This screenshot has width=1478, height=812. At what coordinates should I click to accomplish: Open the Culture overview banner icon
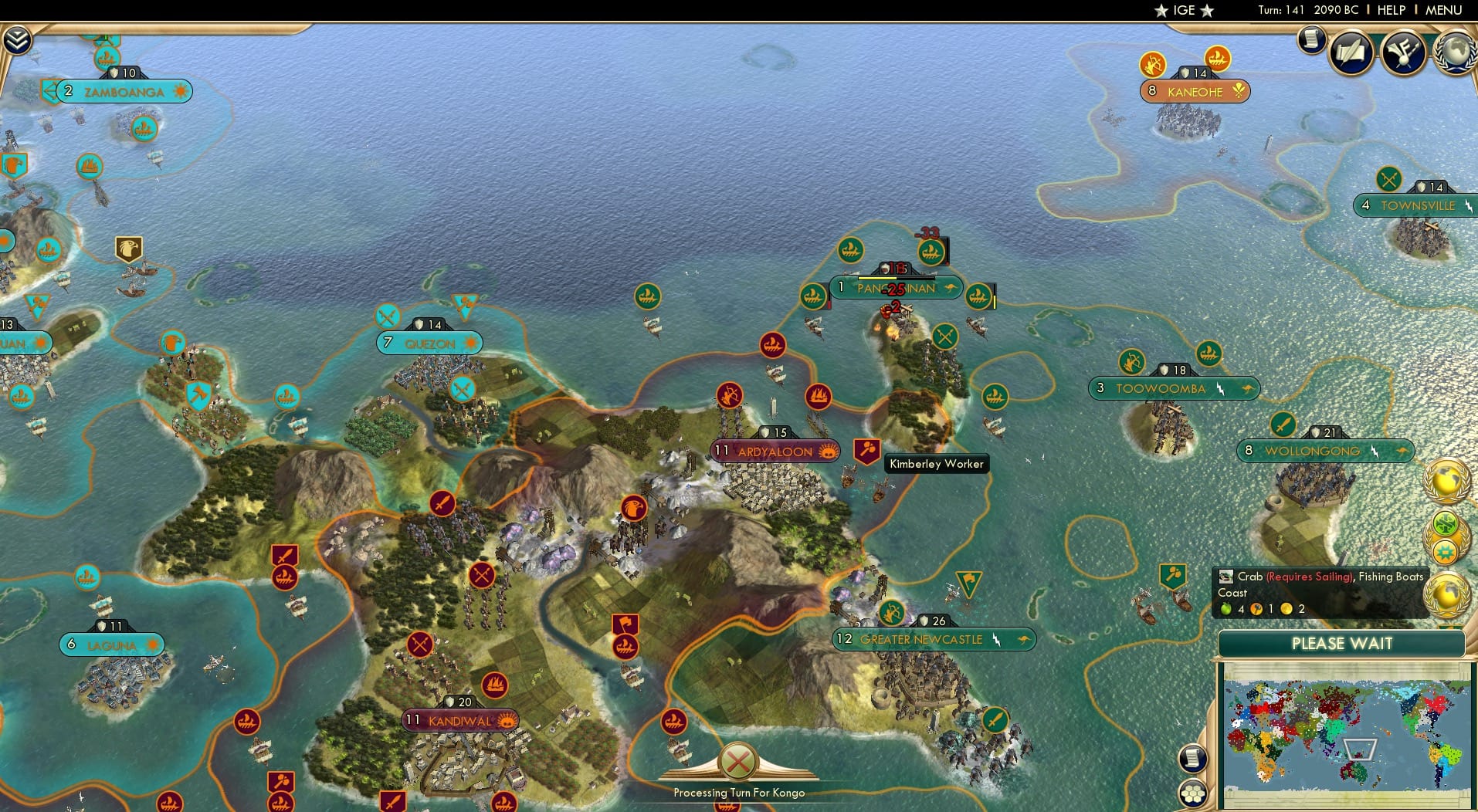1403,51
